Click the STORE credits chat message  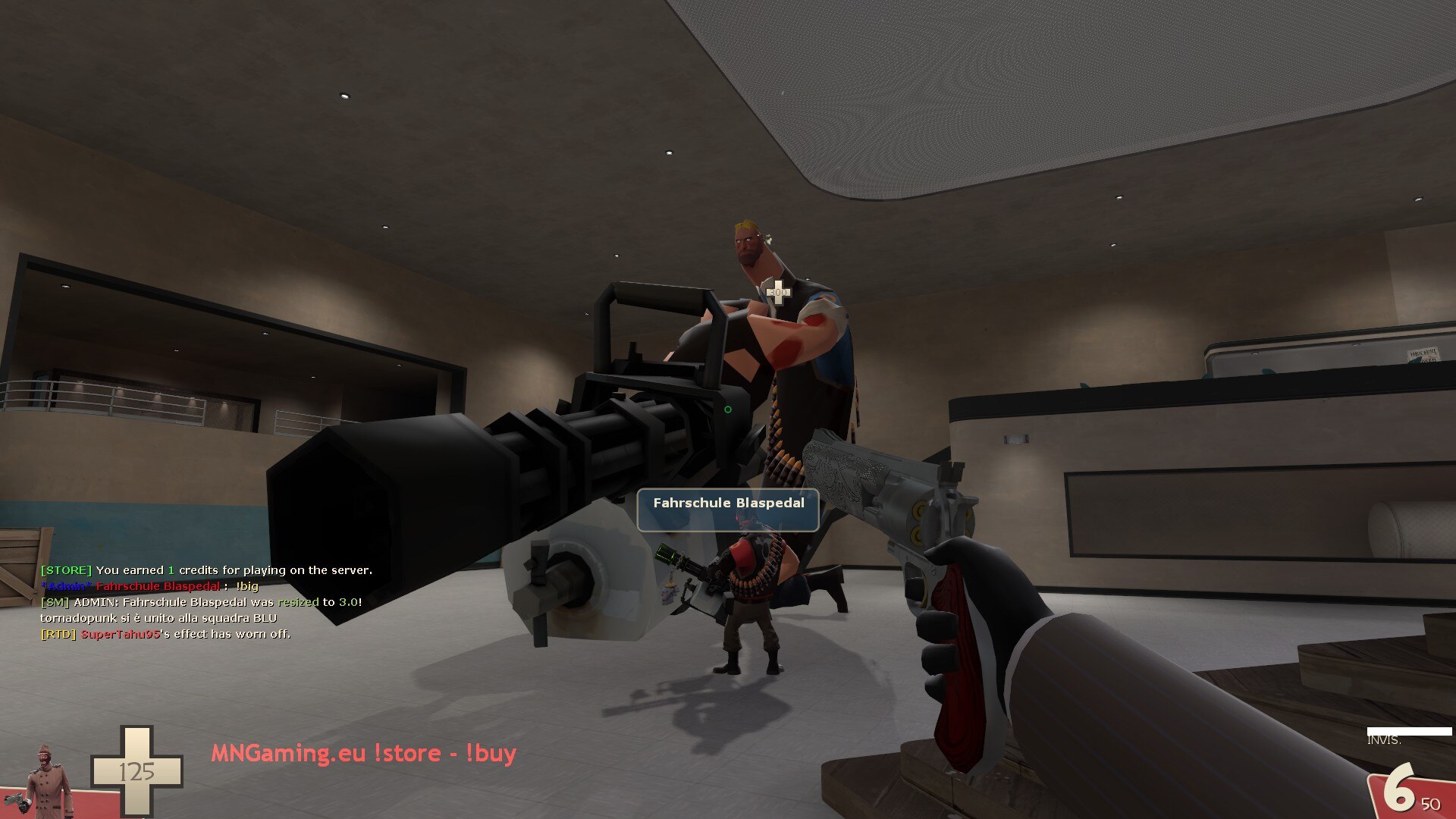click(x=206, y=570)
